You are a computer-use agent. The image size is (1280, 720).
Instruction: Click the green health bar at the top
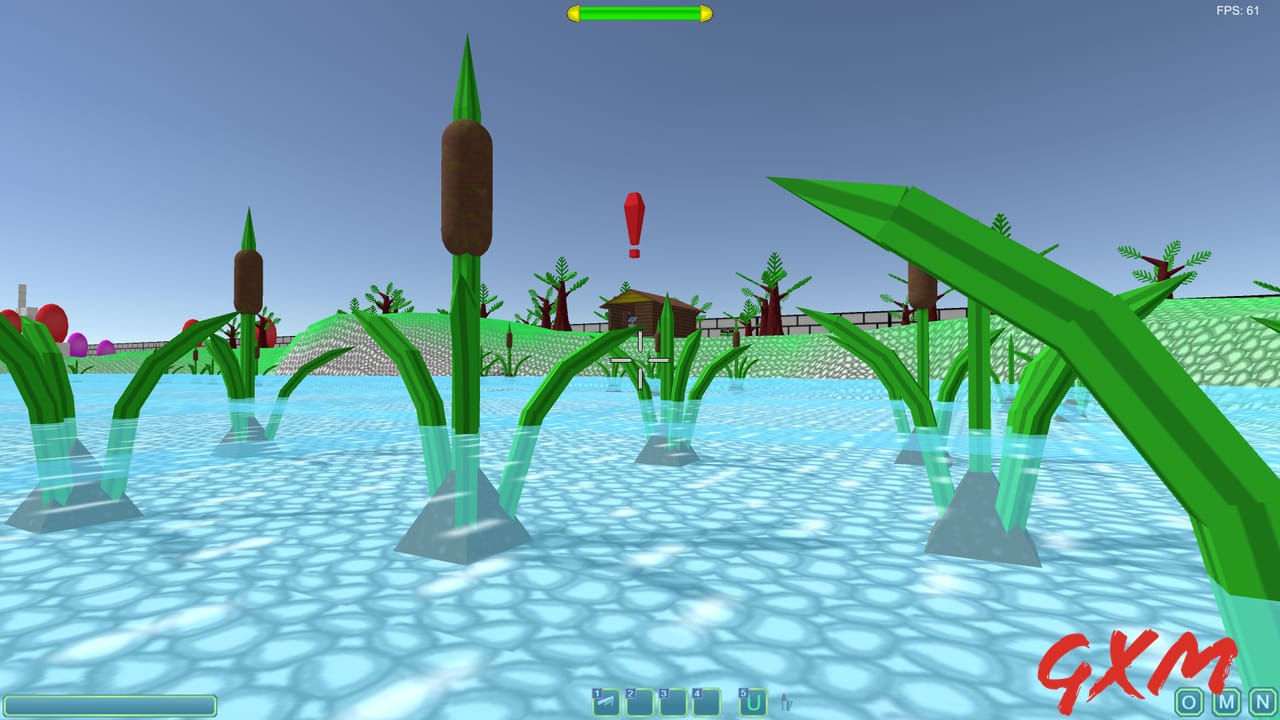click(640, 13)
